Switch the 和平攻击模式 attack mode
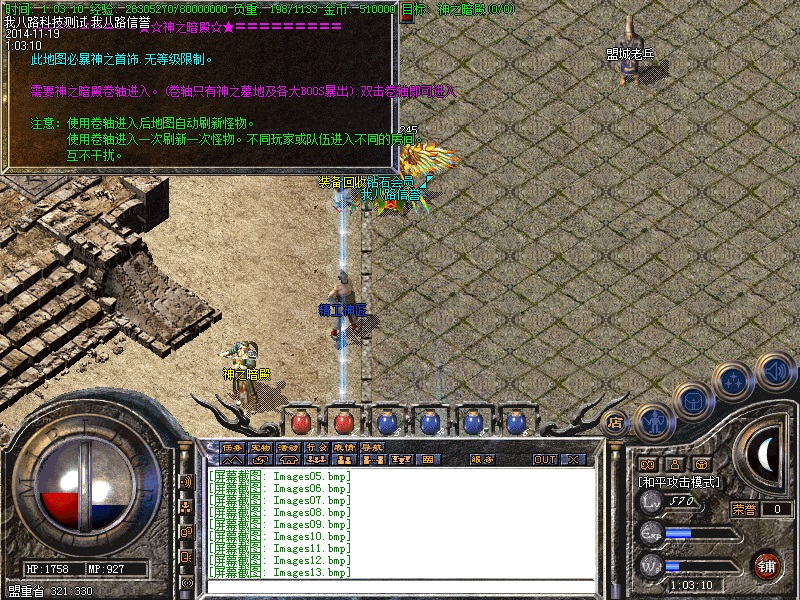Screen dimensions: 800x600 tap(679, 482)
